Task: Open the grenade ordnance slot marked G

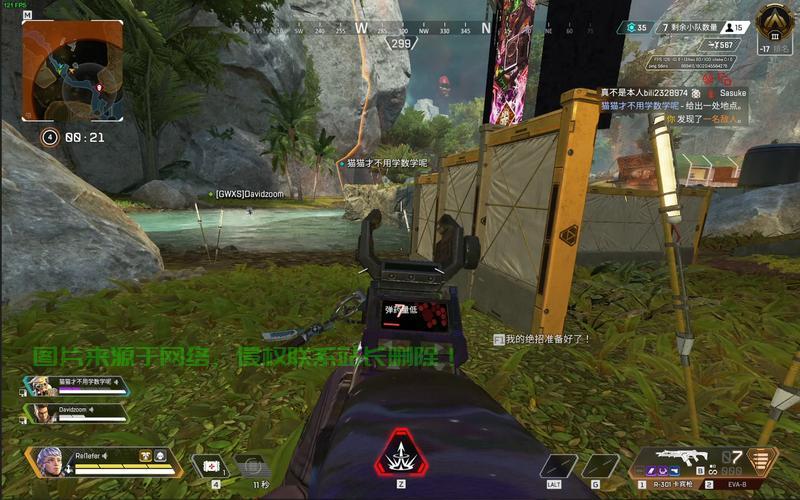Action: pos(600,466)
